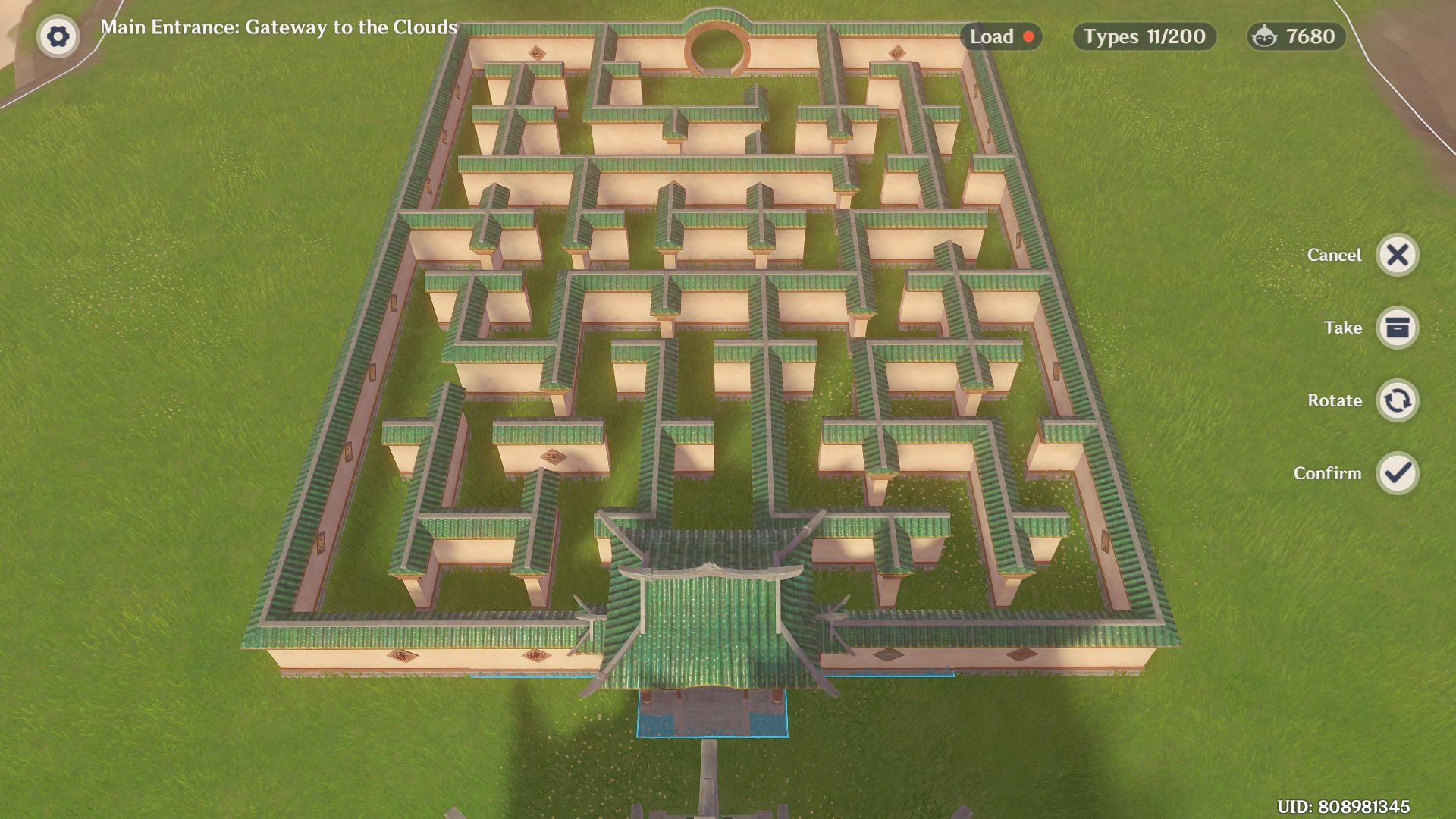Select the rotate arrows to reorient the entrance
The height and width of the screenshot is (819, 1456).
point(1399,400)
